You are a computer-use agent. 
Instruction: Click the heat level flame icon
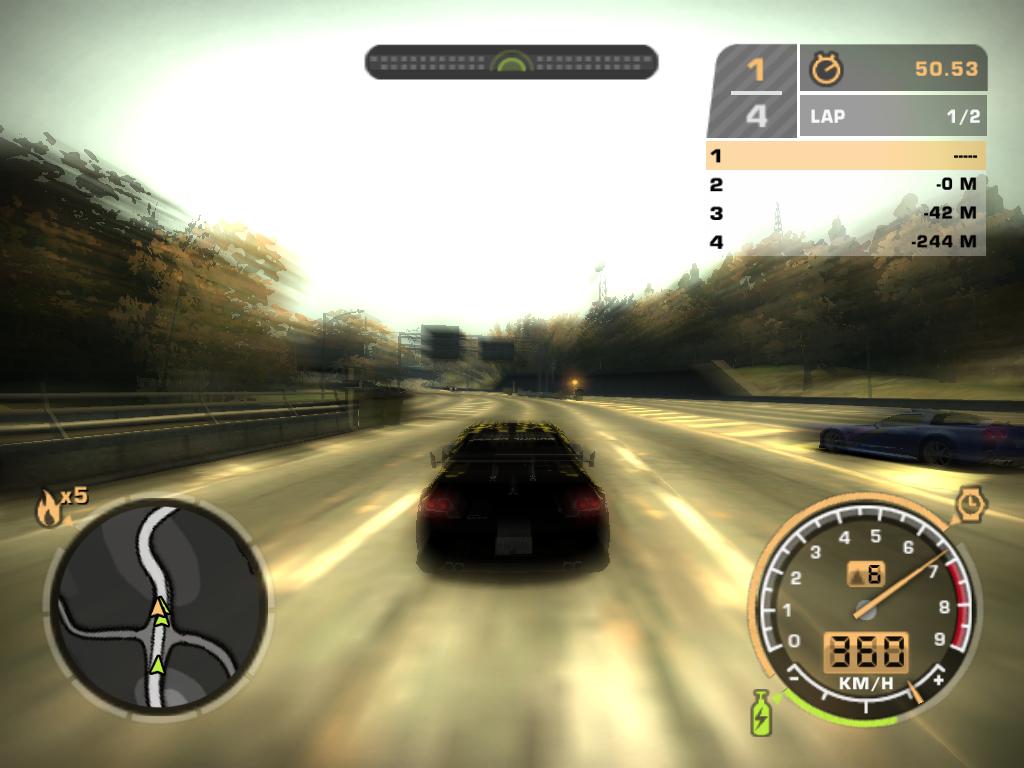pos(47,510)
